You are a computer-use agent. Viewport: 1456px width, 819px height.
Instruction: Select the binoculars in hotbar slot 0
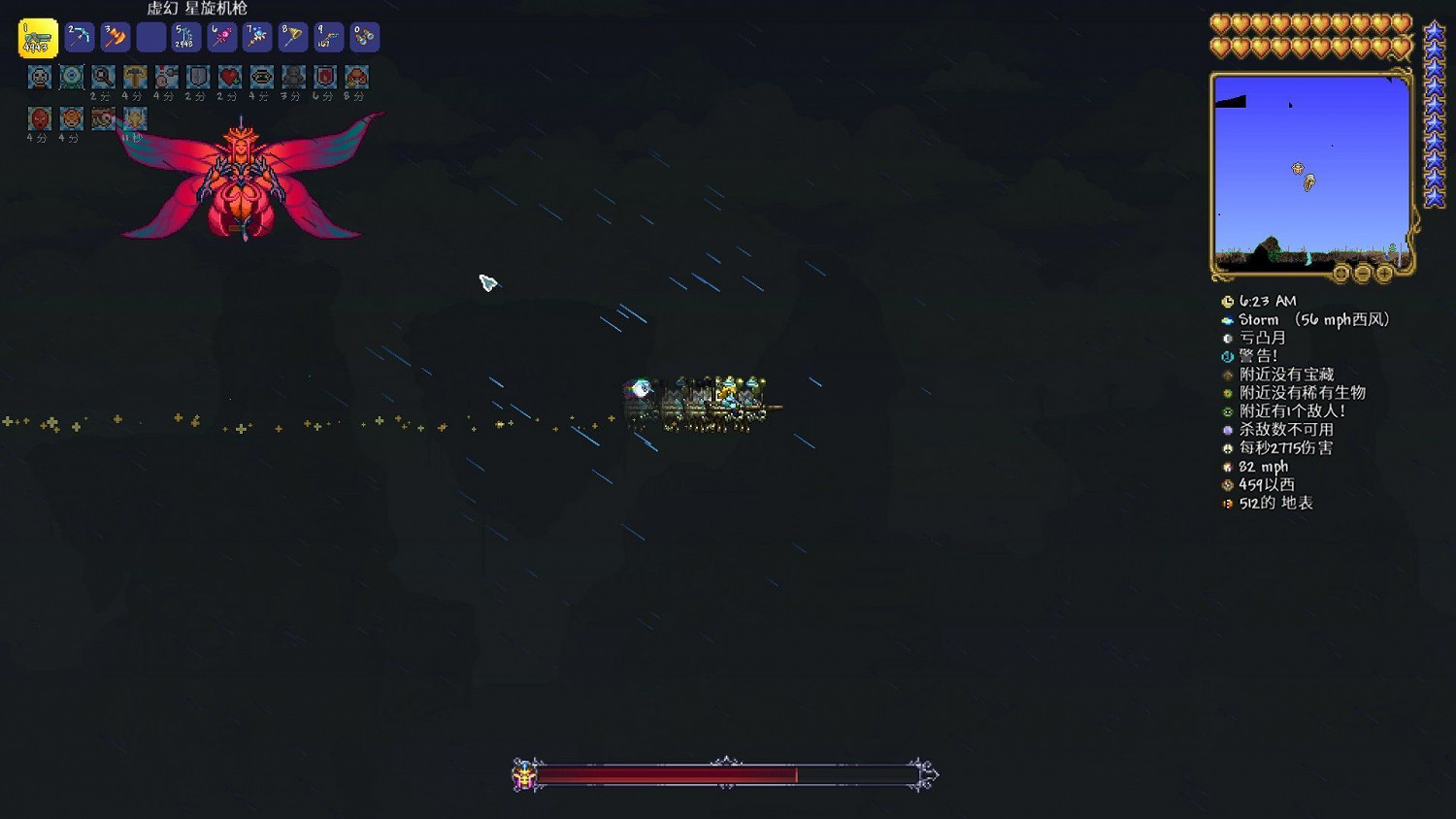point(363,37)
